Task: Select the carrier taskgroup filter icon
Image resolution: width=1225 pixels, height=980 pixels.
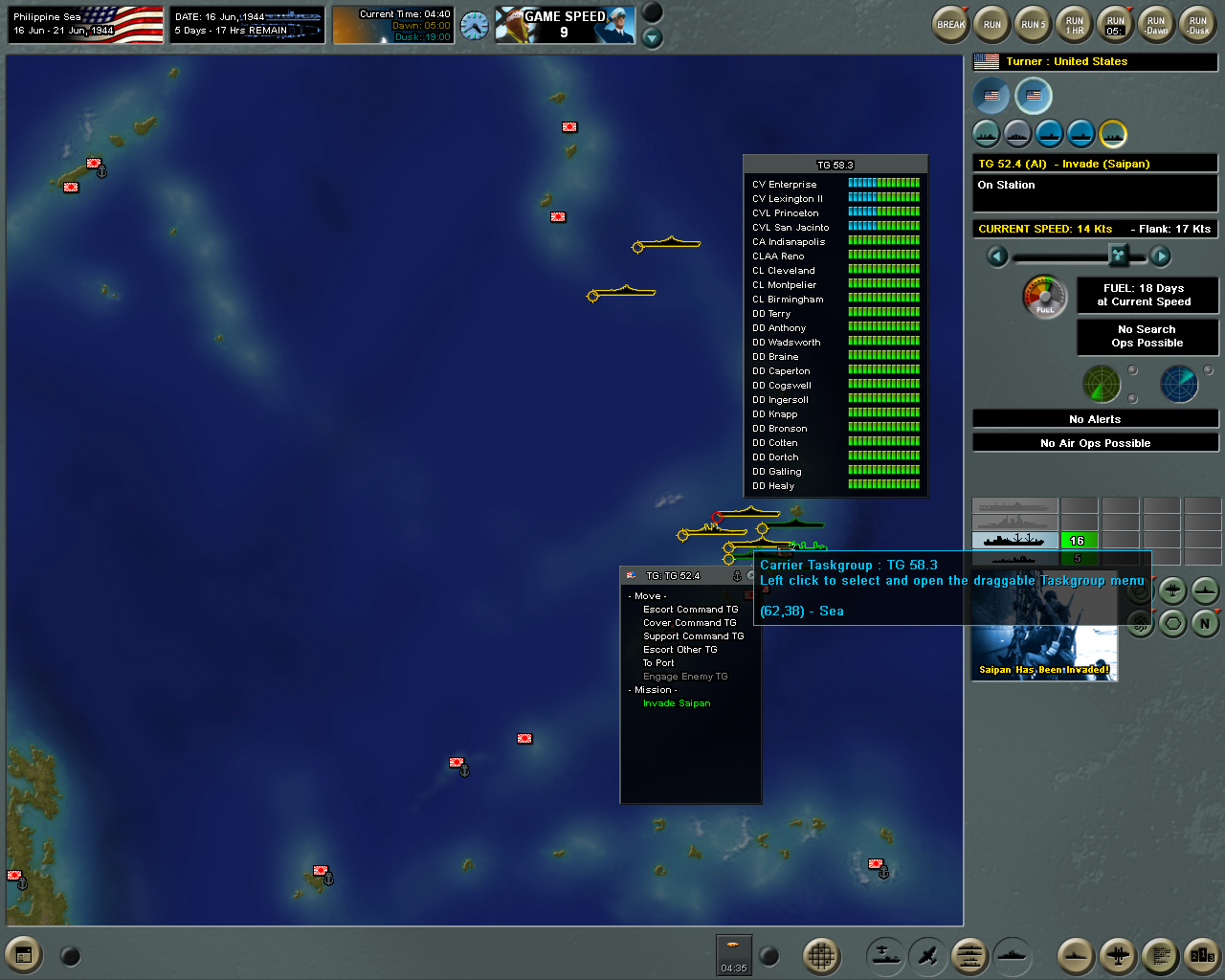Action: 1049,134
